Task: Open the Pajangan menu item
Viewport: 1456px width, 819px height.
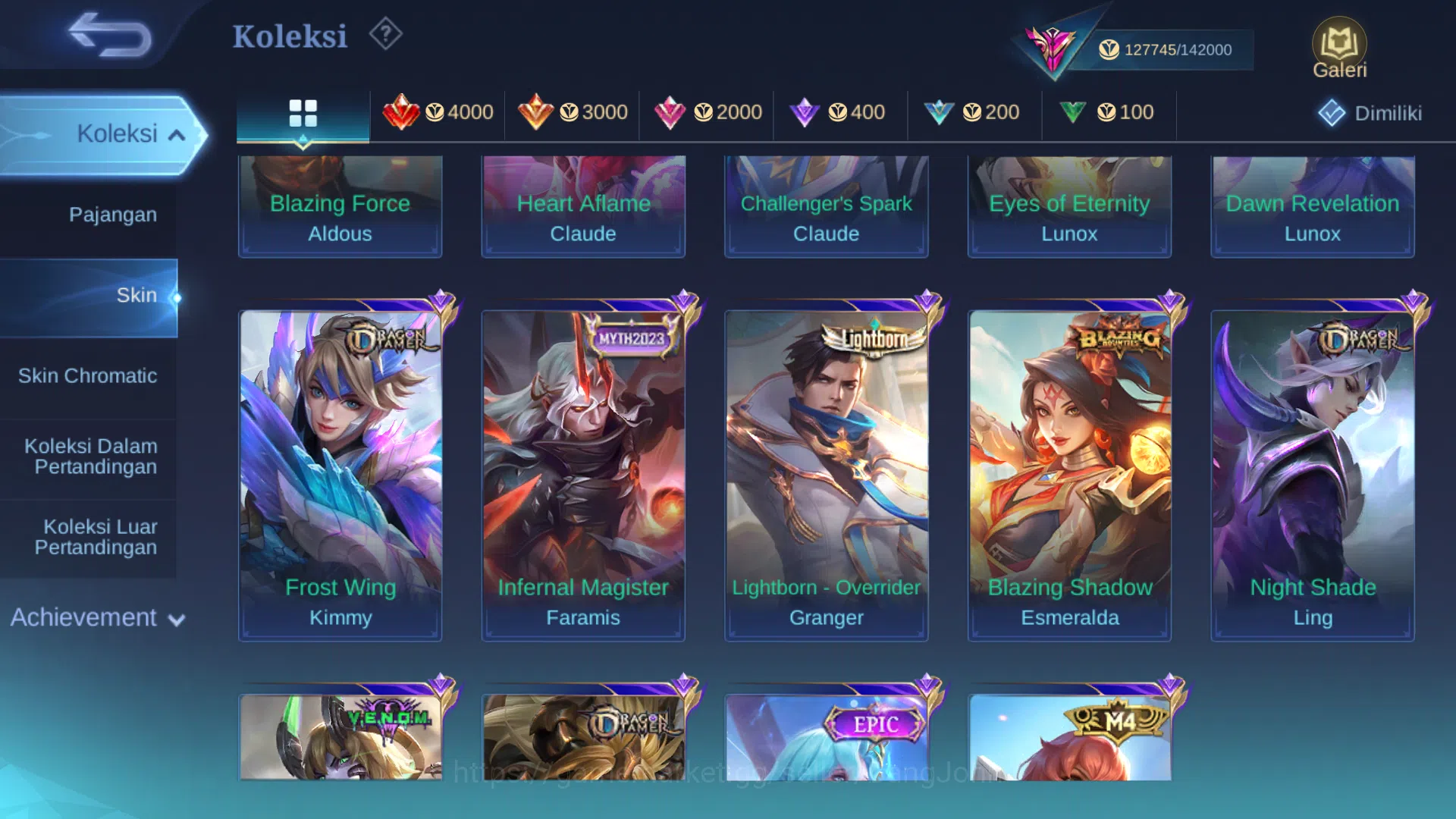Action: coord(114,215)
